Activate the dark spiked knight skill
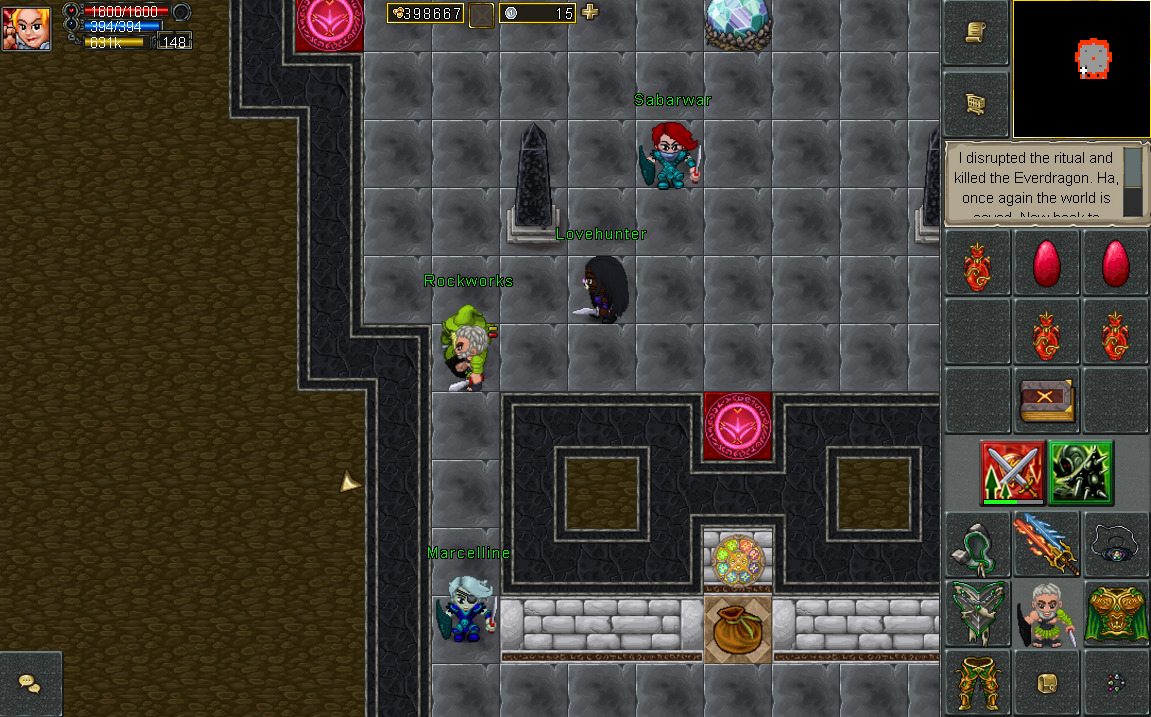The width and height of the screenshot is (1151, 717). click(x=1081, y=472)
